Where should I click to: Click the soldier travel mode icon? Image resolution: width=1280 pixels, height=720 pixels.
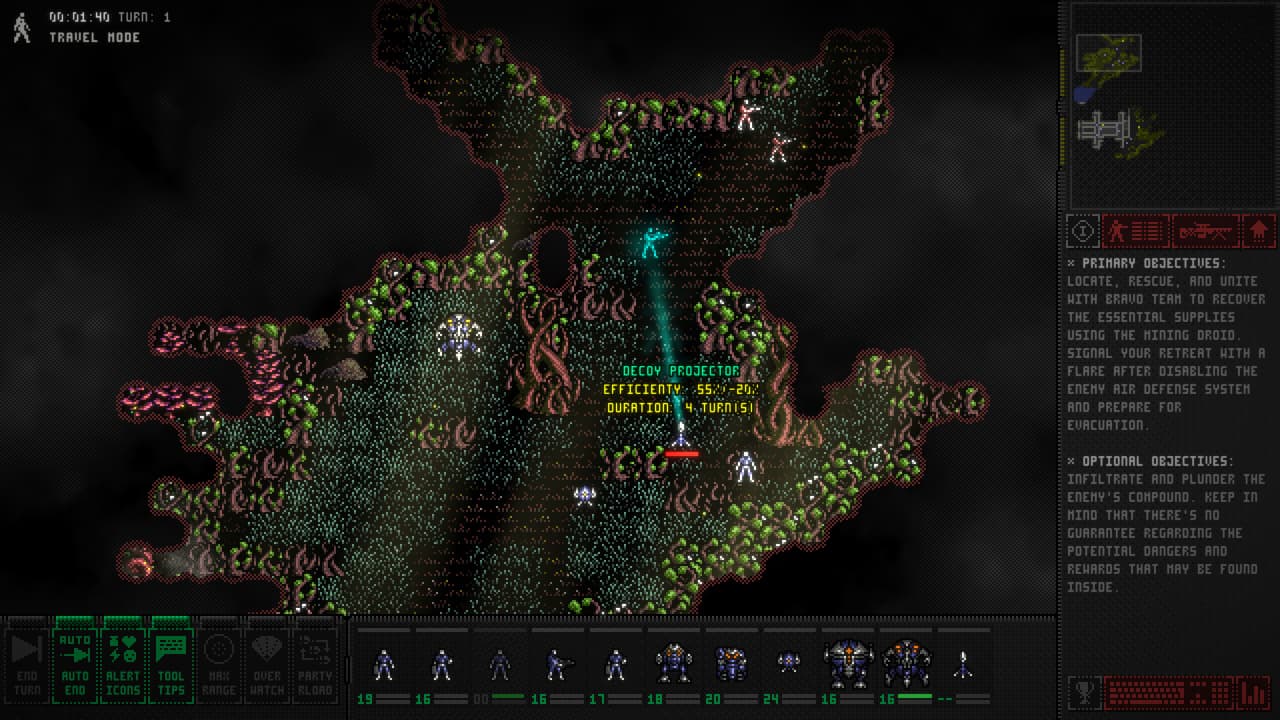22,28
